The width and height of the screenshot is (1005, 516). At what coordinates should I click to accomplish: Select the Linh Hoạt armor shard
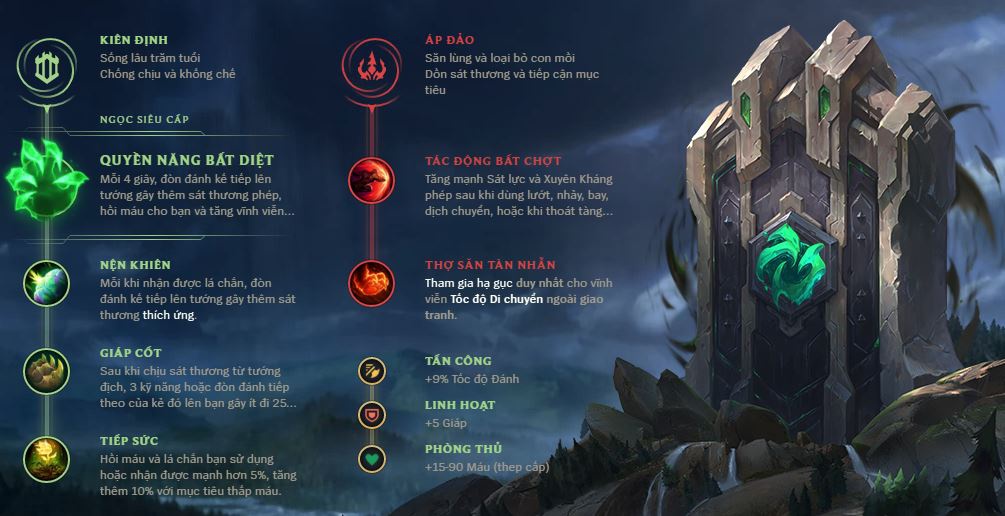[x=371, y=414]
